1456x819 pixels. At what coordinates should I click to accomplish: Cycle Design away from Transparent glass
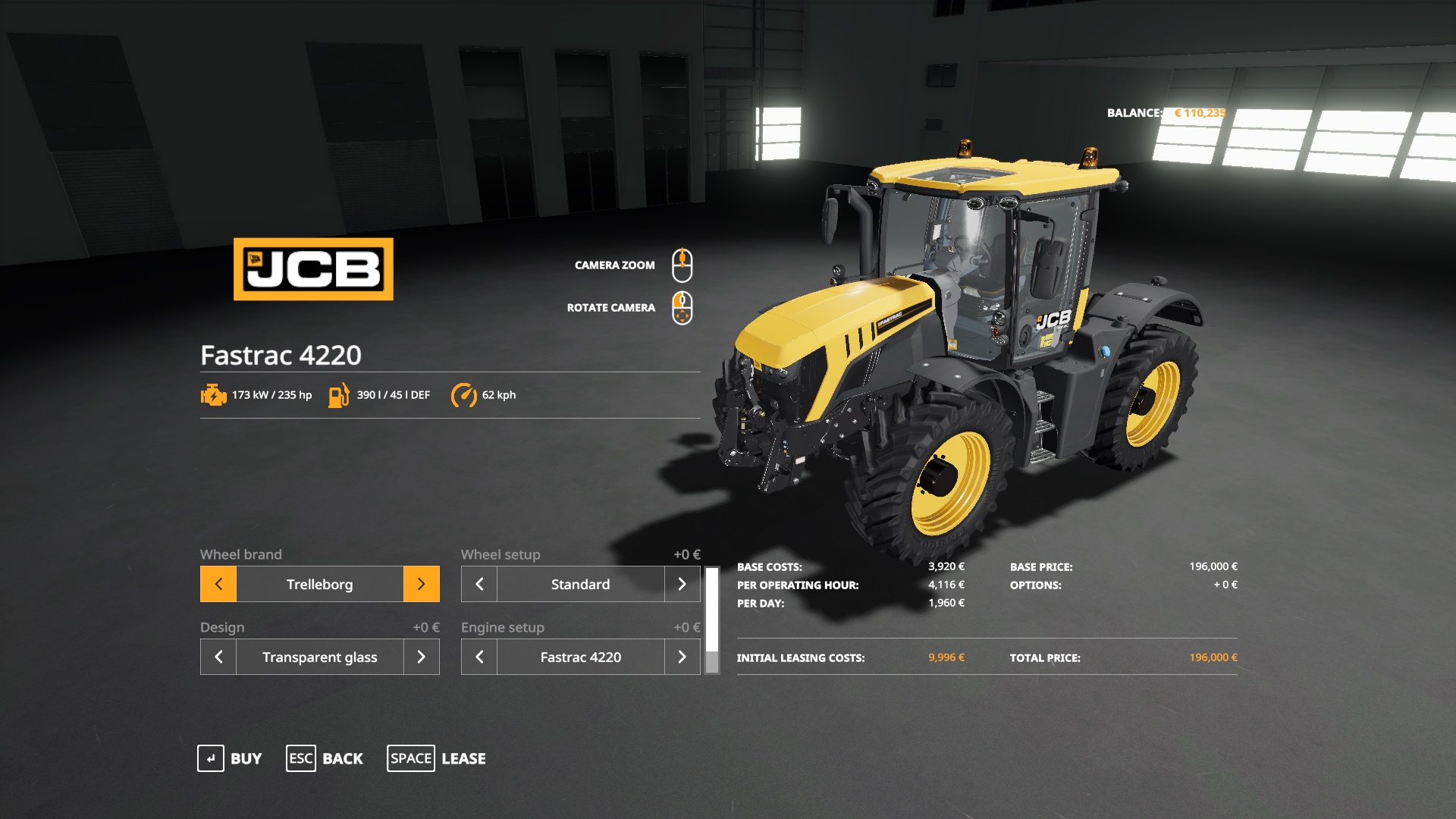(422, 657)
